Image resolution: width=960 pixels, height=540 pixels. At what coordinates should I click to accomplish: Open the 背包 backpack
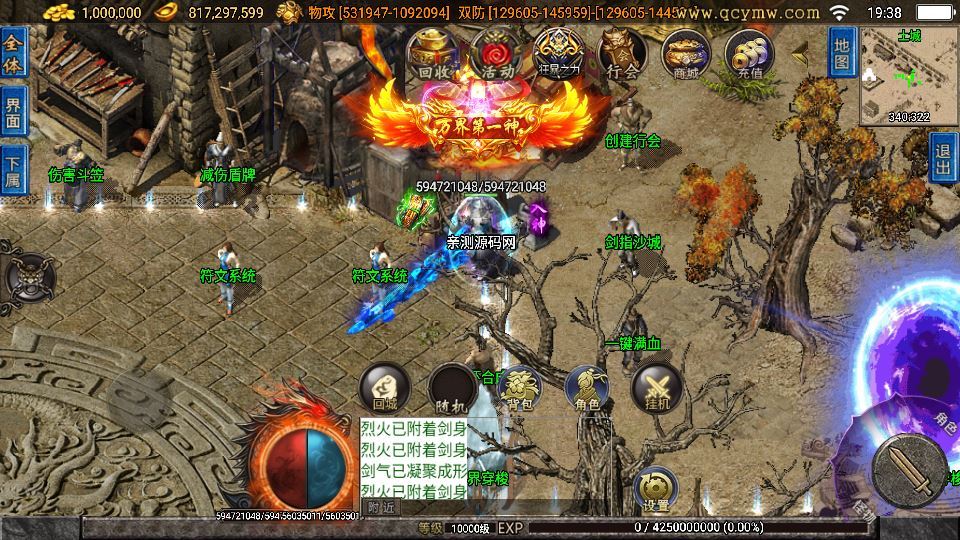click(x=520, y=389)
